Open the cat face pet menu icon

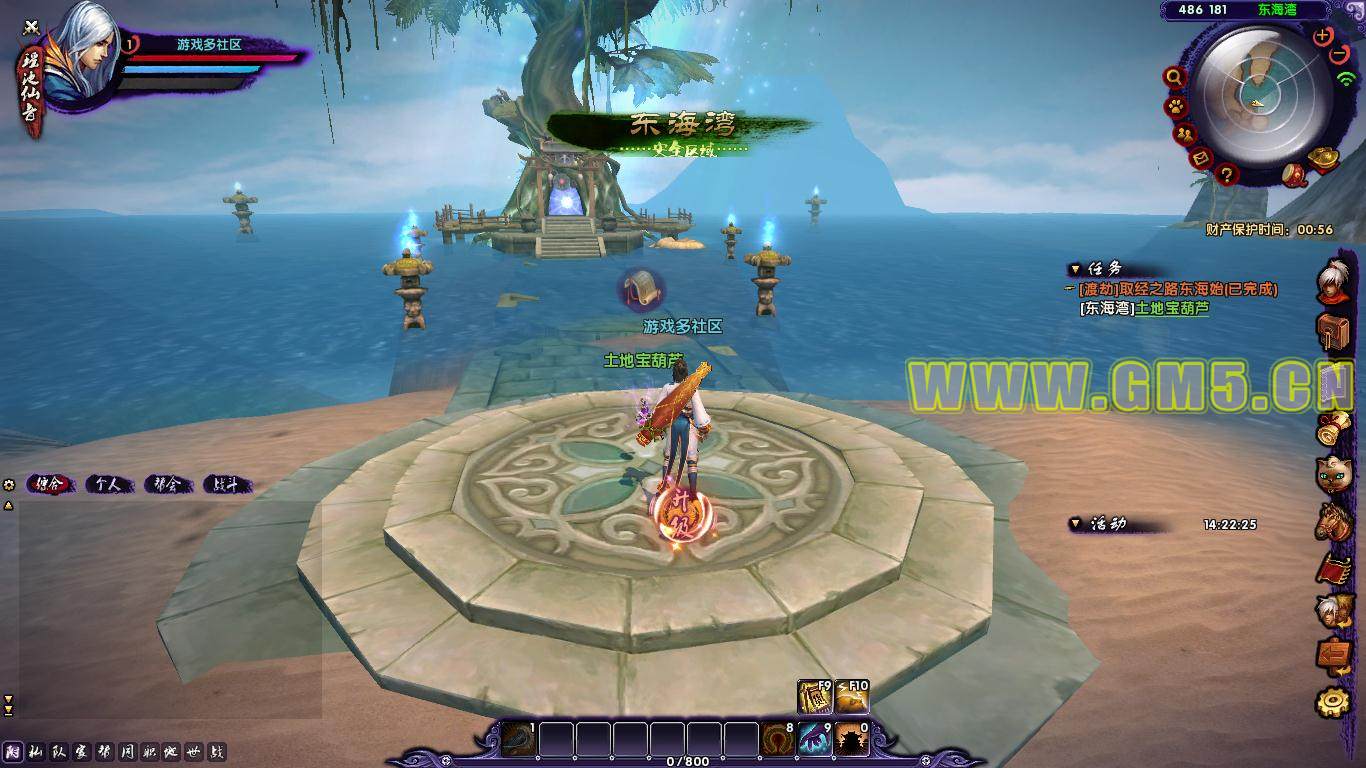(1332, 475)
